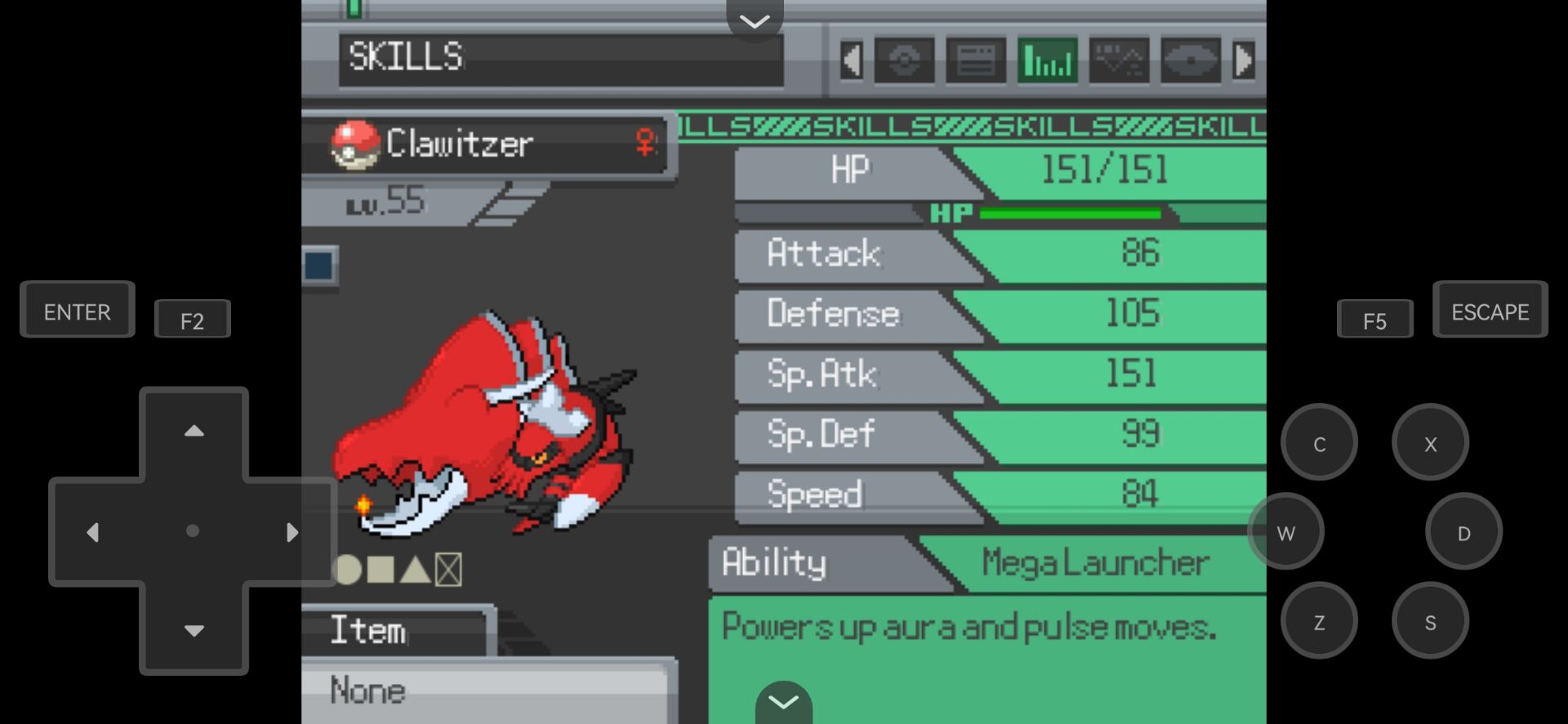Switch to the zigzag graph moves tab
The height and width of the screenshot is (724, 1568).
click(1119, 60)
